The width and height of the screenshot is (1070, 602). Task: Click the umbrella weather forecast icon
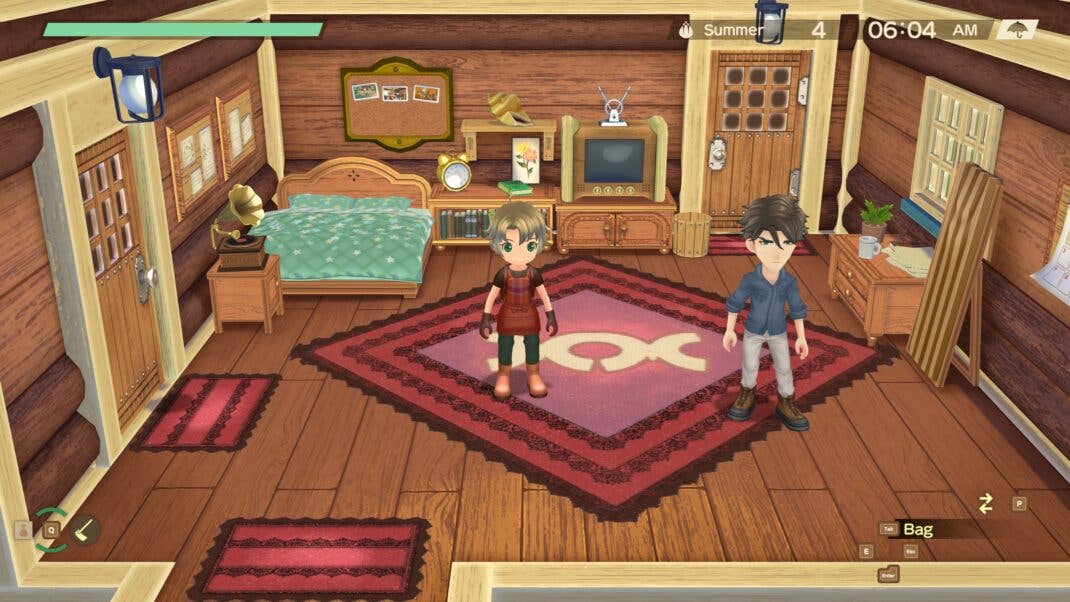point(1017,29)
